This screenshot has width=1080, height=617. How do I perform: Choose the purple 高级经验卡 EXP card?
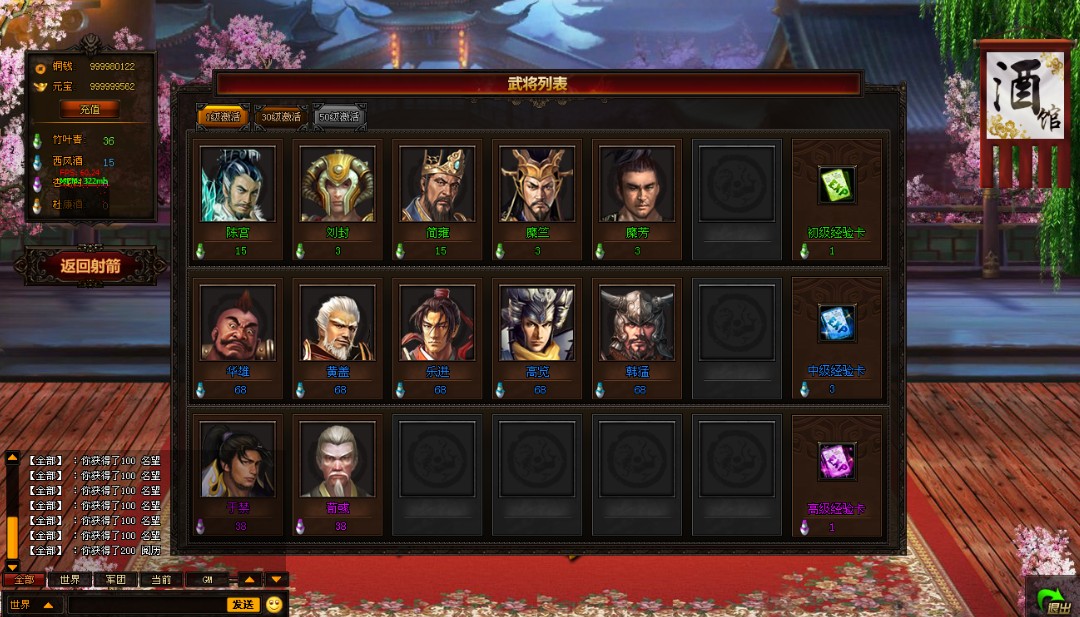coord(837,461)
